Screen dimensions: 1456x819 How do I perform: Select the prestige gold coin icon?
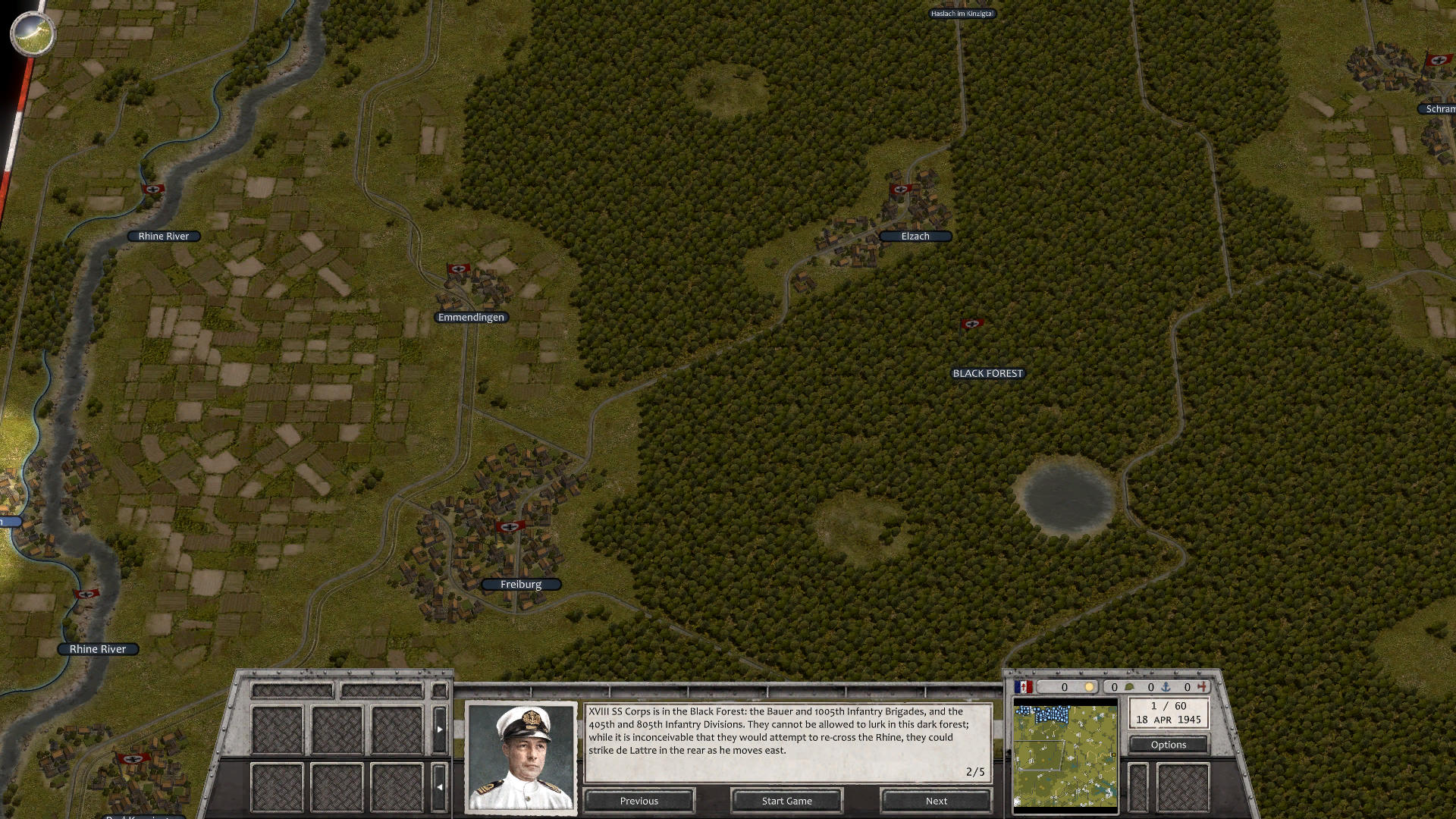click(1089, 687)
